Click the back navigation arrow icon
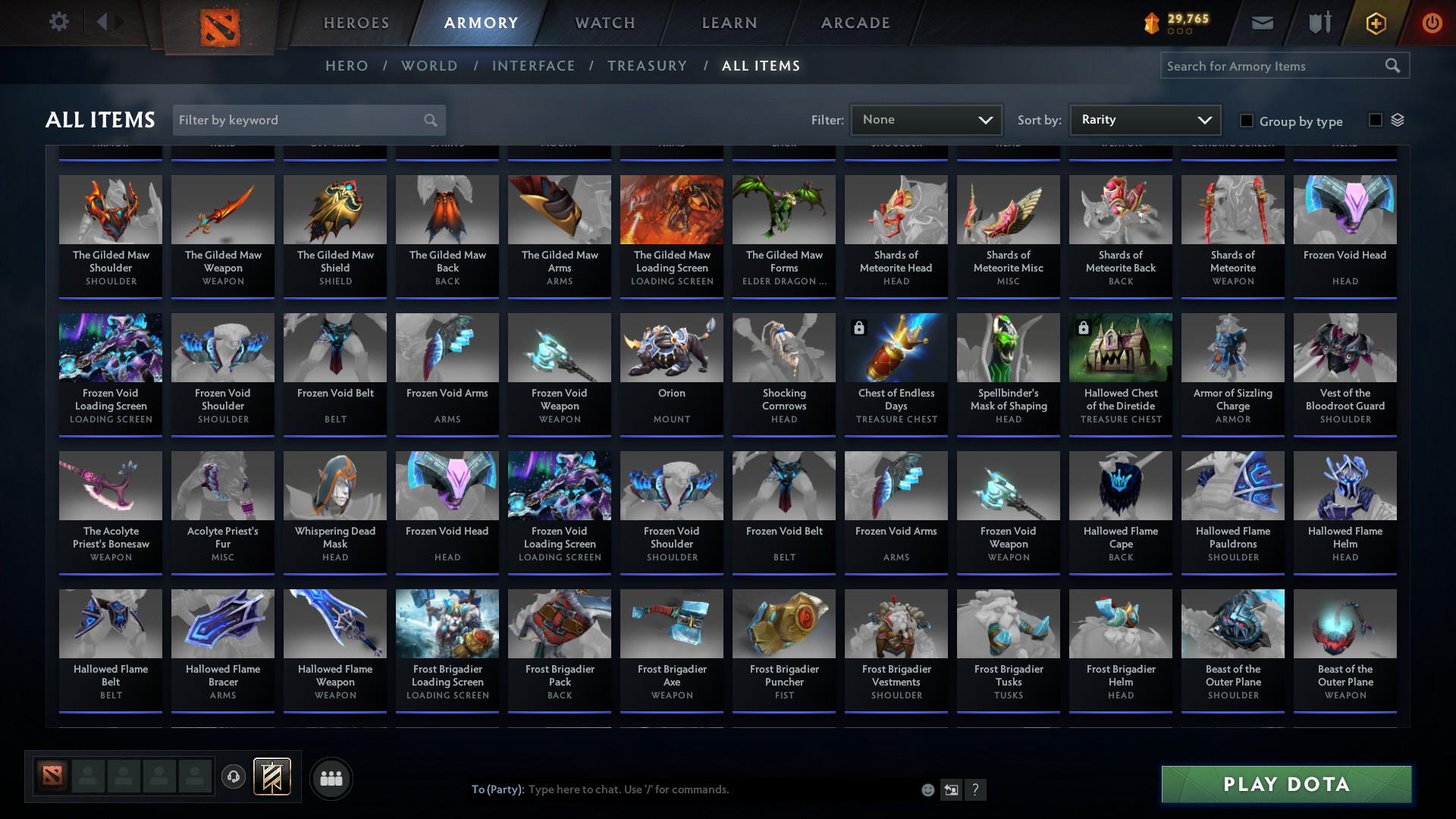This screenshot has height=819, width=1456. (x=102, y=20)
